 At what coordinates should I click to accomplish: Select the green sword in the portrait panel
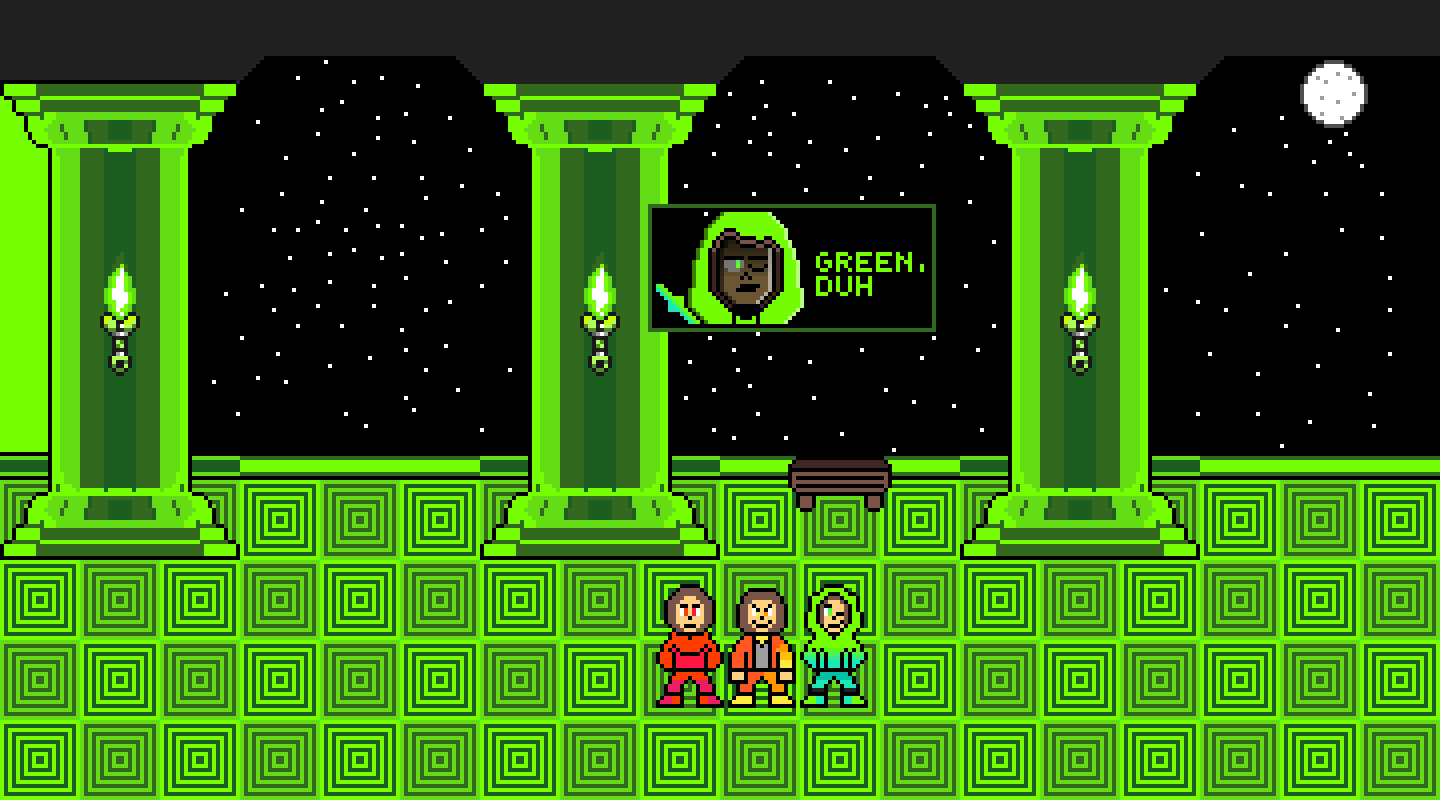point(672,296)
